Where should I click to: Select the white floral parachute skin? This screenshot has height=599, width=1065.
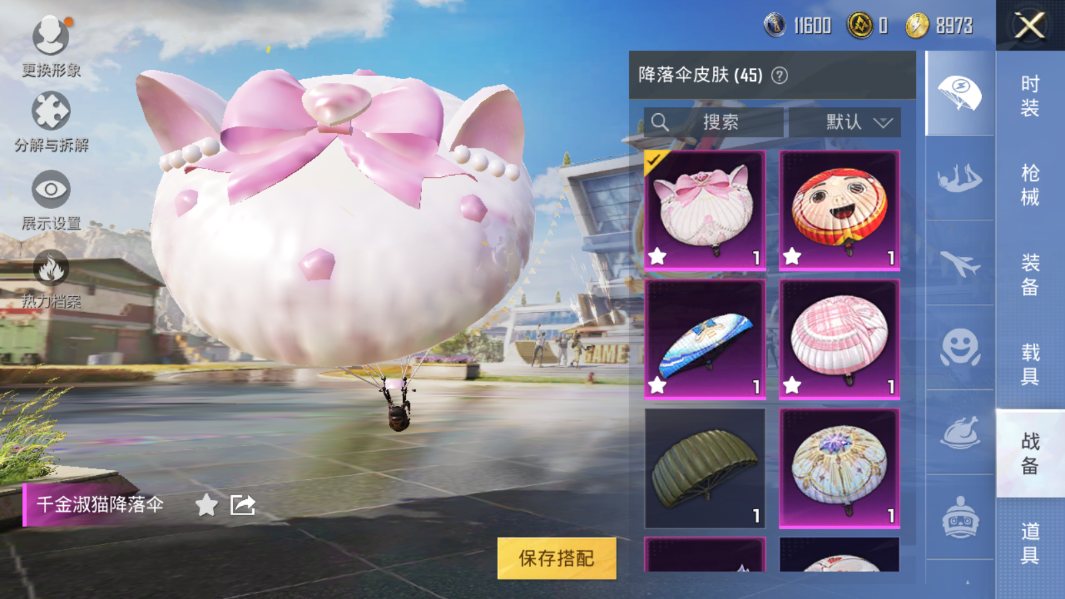839,468
